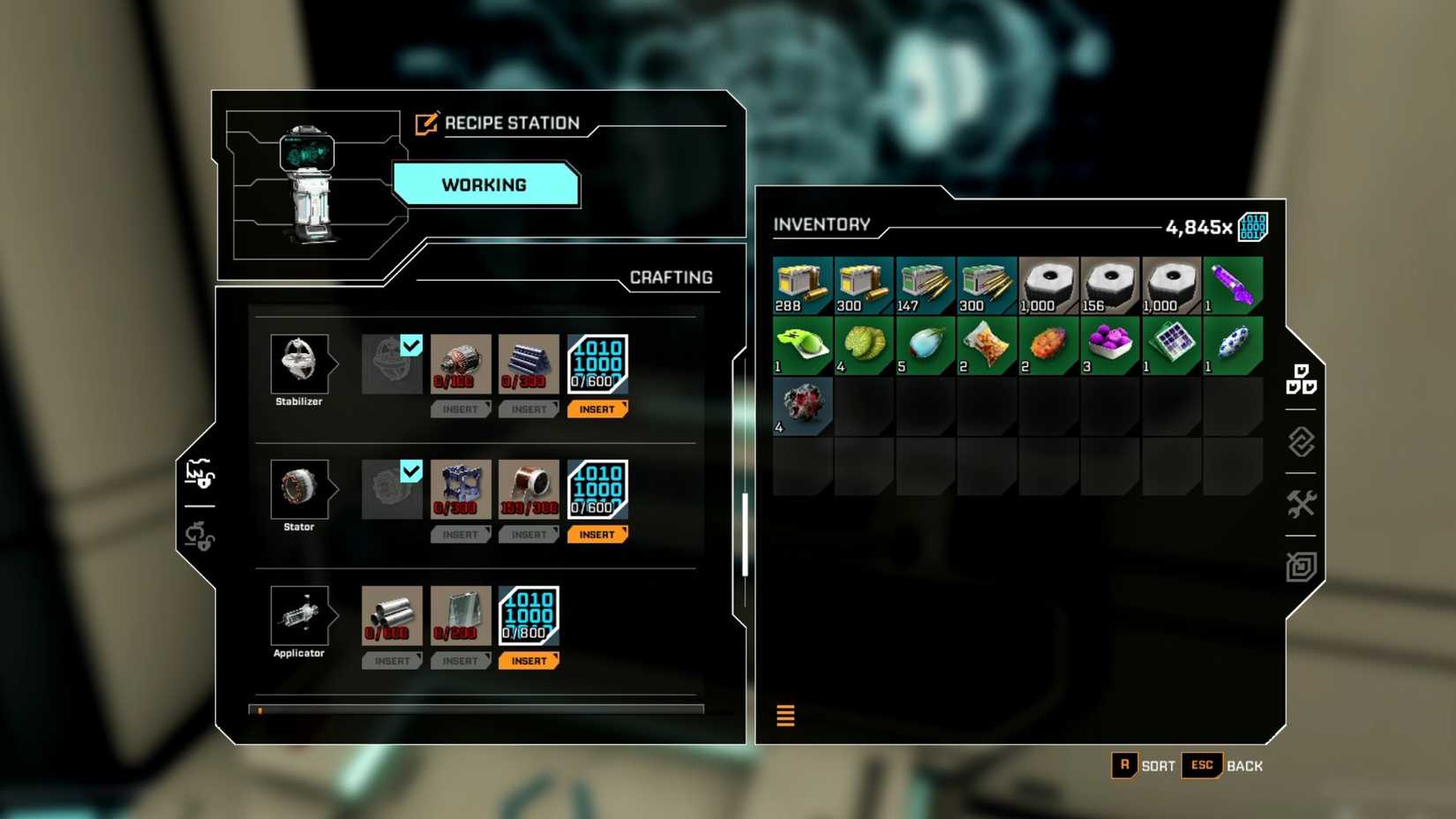
Task: Switch to the locked recipes tab
Action: [201, 541]
